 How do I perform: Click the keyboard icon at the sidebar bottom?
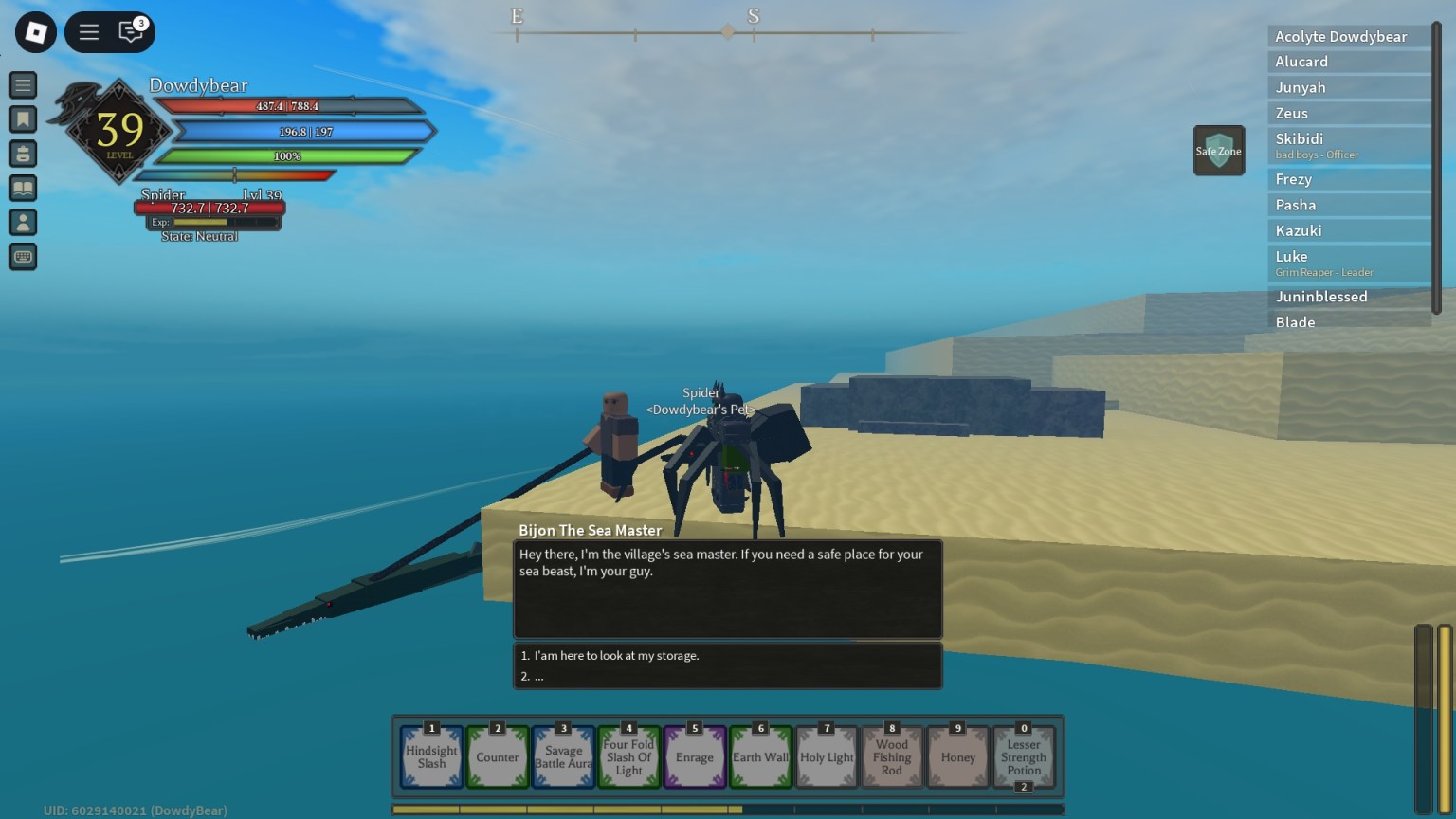[x=23, y=256]
